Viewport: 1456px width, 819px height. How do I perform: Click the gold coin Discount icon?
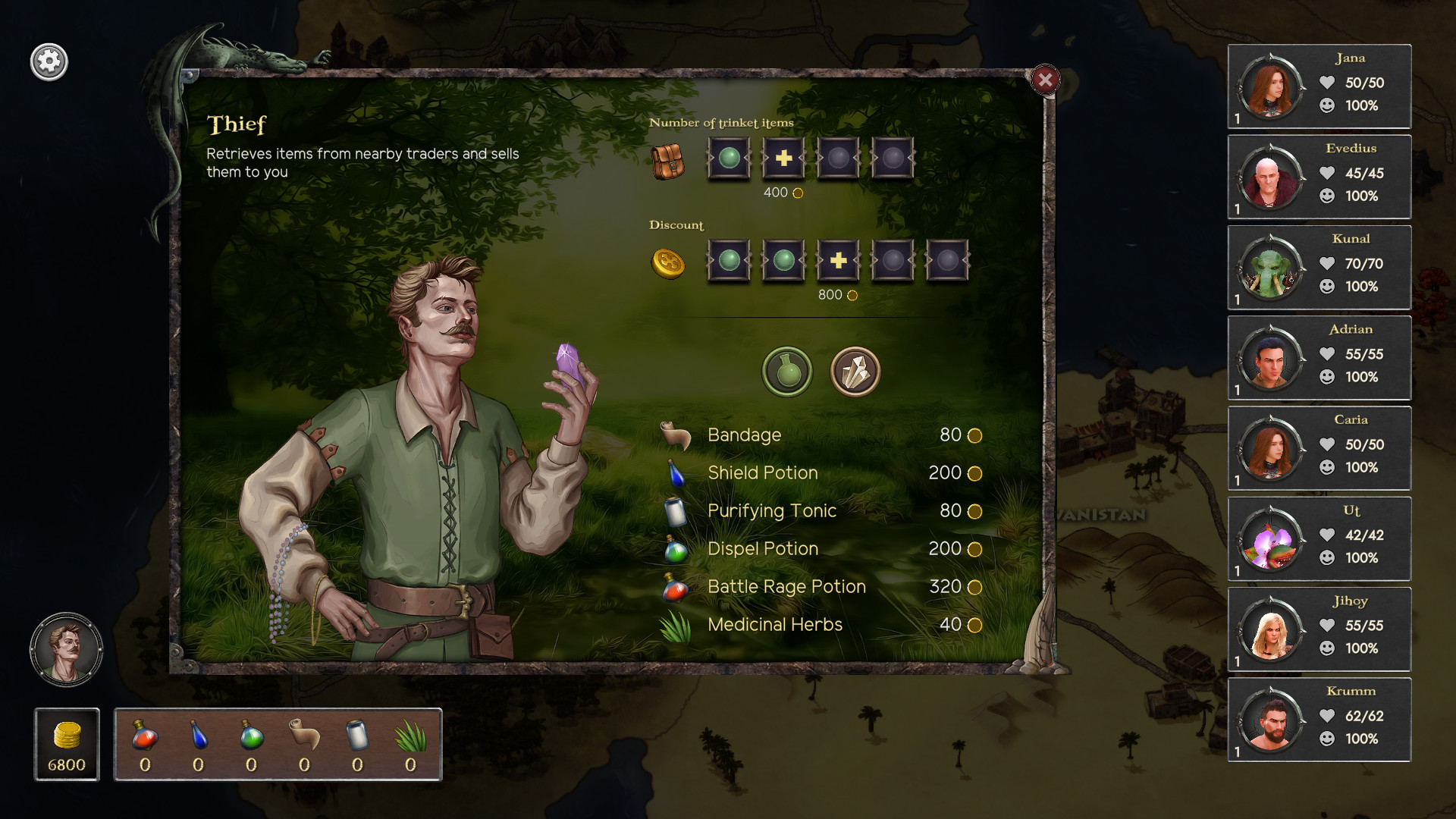(667, 265)
